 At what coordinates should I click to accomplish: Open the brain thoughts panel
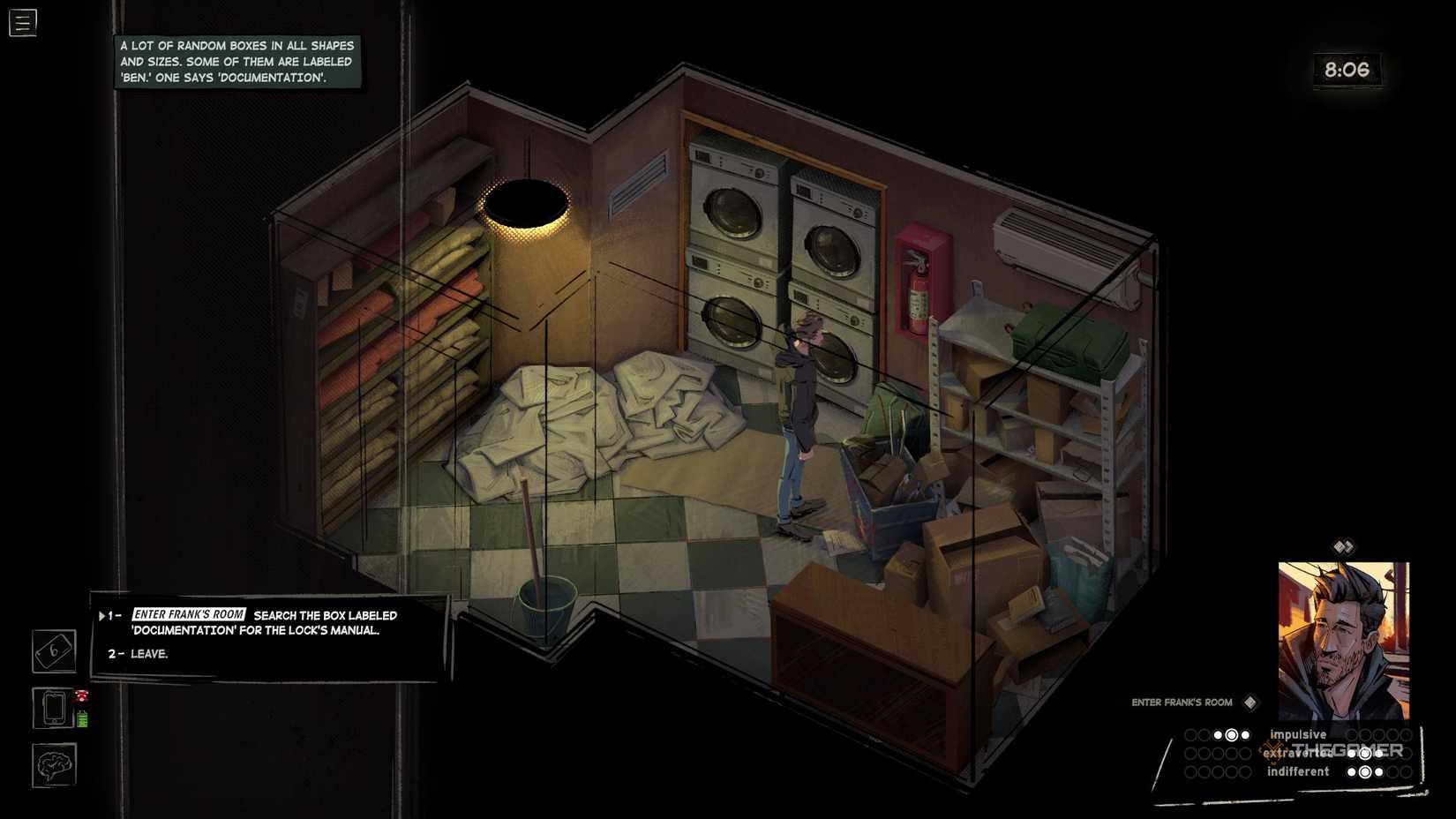(53, 764)
